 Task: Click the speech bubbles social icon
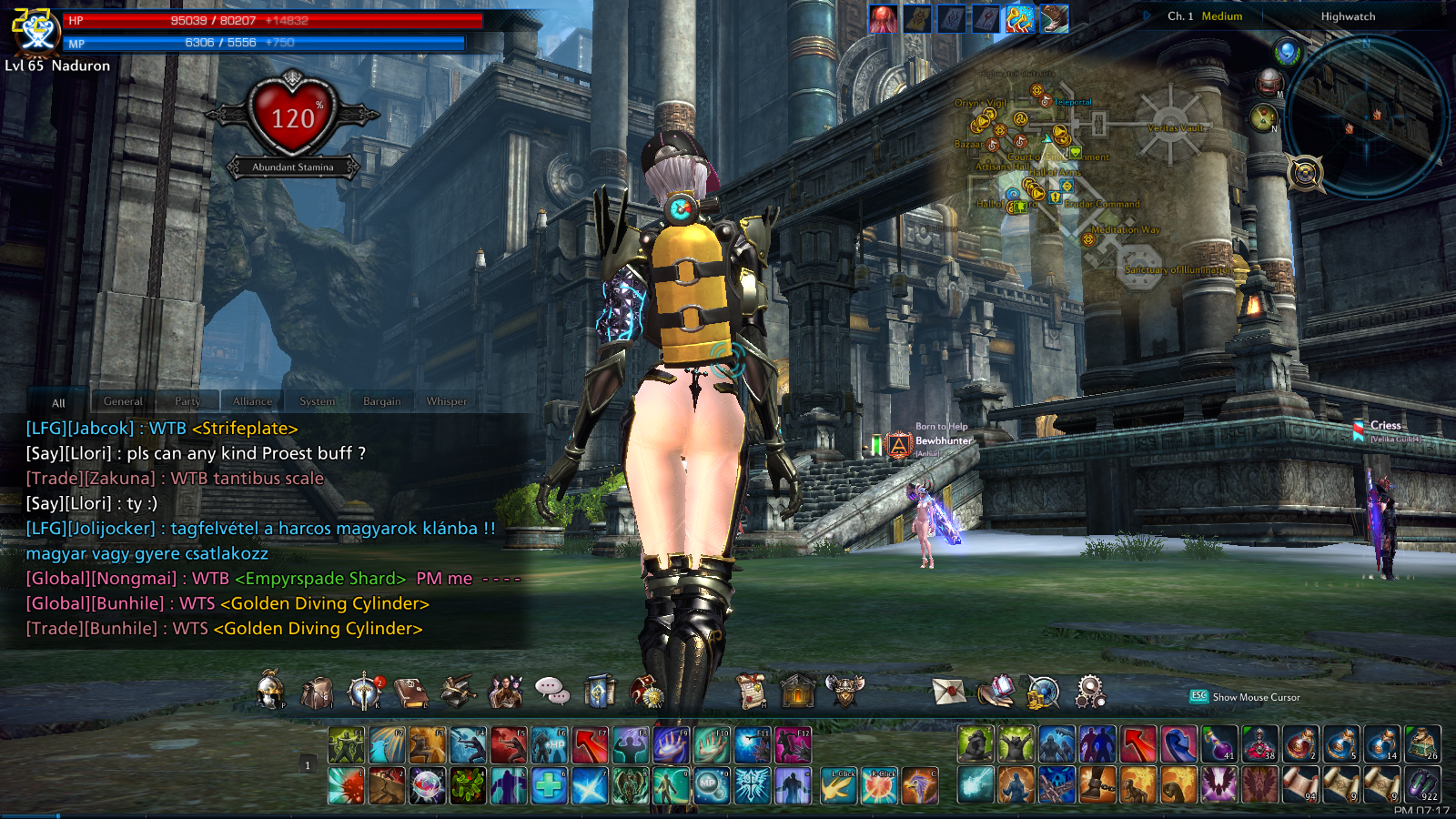click(551, 692)
